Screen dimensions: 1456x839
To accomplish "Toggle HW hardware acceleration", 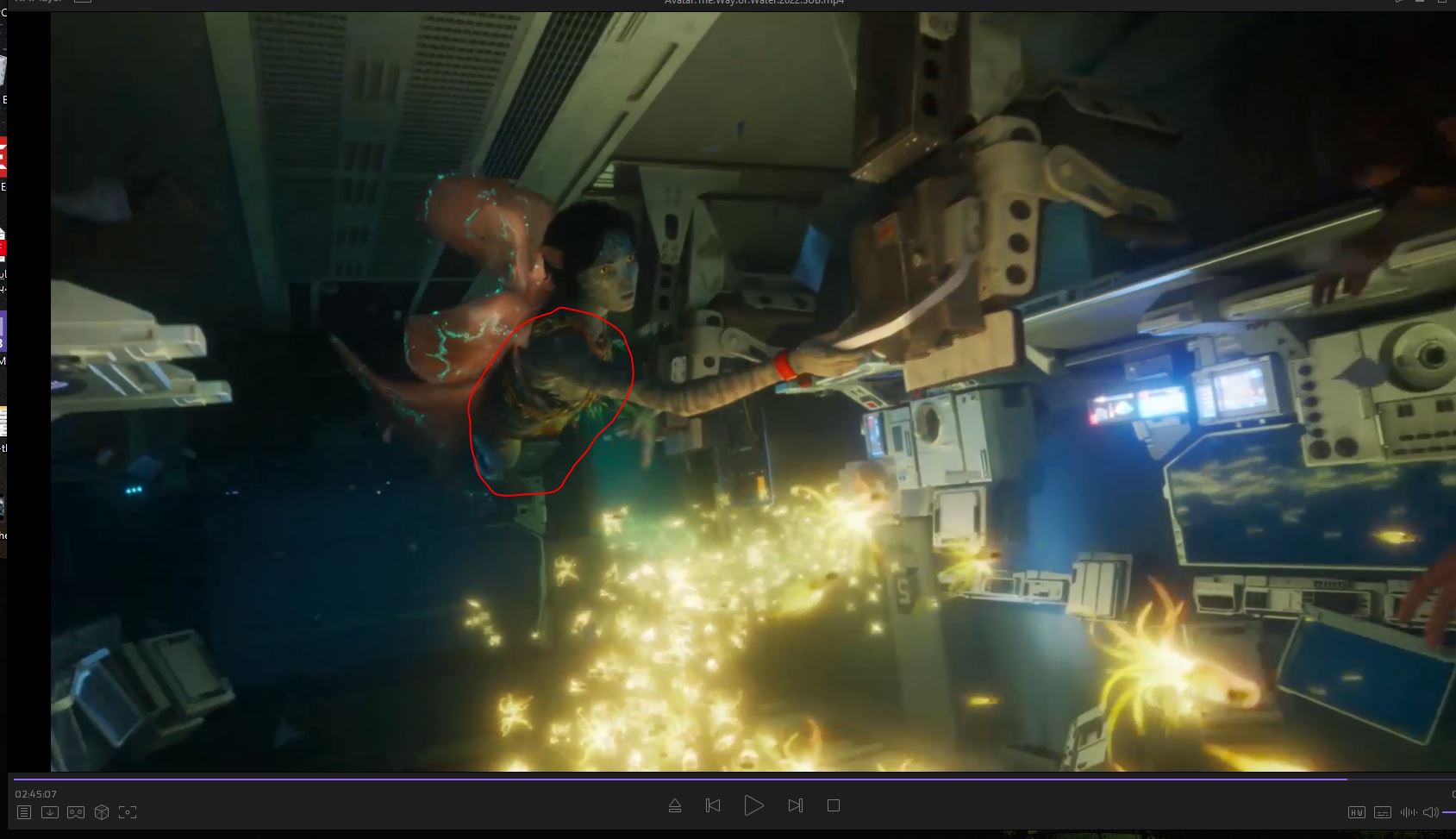I will (1356, 812).
